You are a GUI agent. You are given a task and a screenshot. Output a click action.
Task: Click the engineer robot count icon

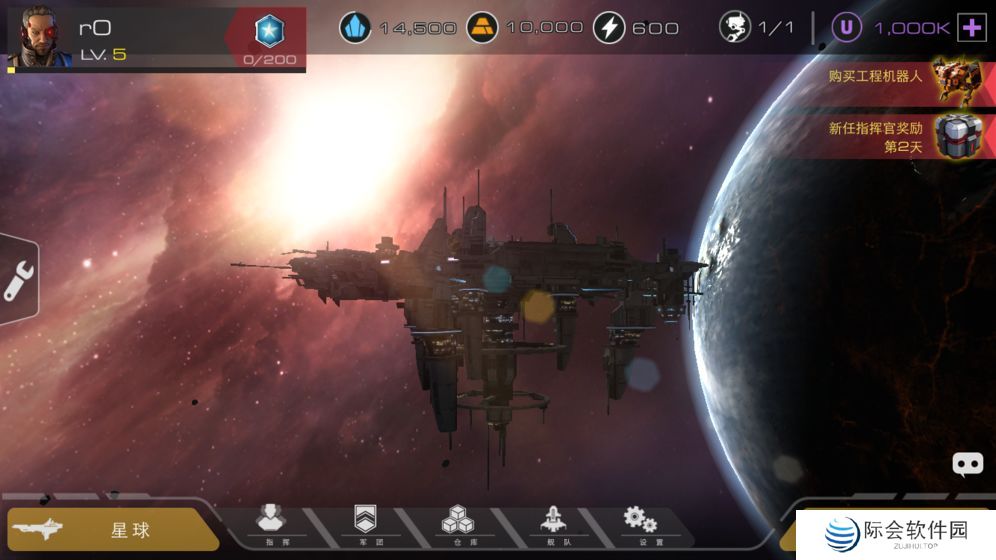coord(735,27)
